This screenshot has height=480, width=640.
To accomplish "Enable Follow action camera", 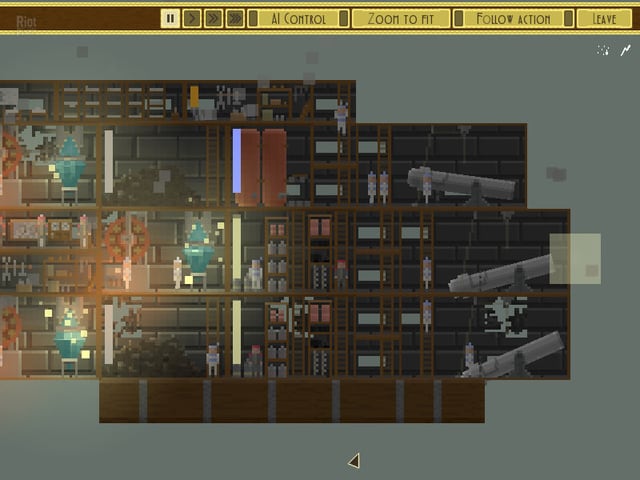I will point(514,18).
